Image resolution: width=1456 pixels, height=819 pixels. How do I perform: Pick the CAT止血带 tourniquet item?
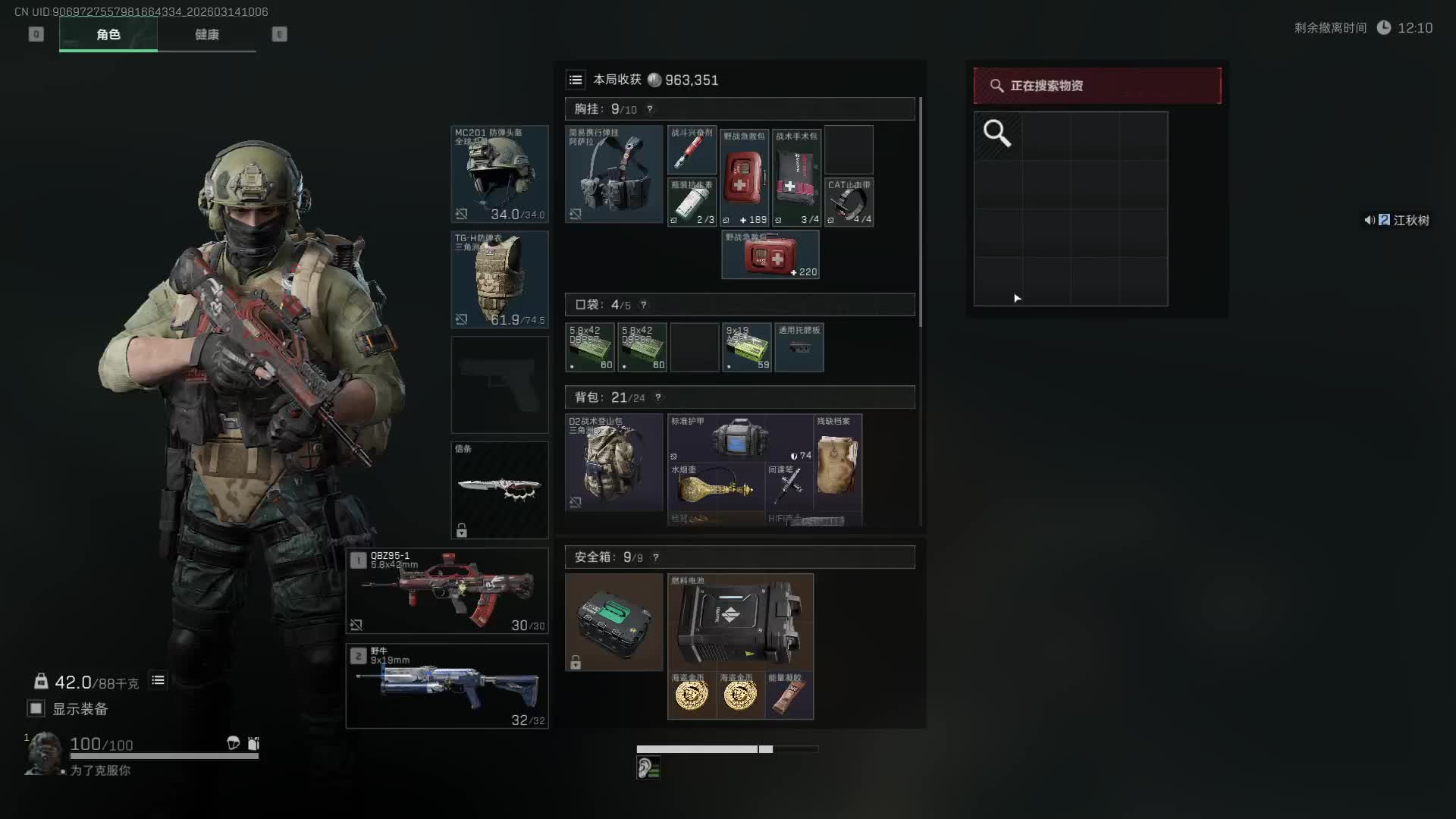pos(849,202)
